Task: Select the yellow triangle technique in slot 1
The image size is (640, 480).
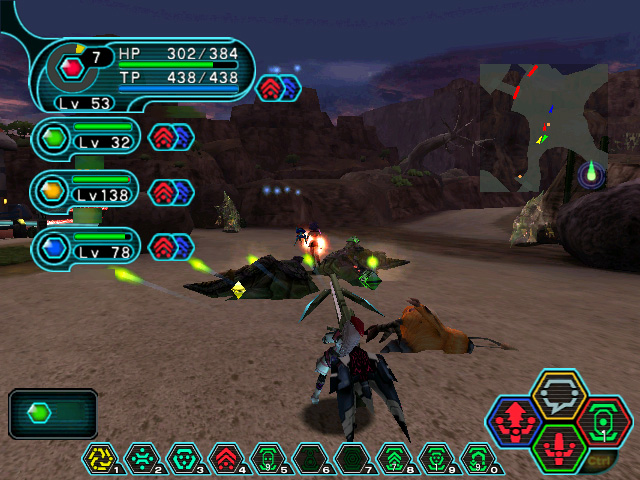Action: point(101,459)
